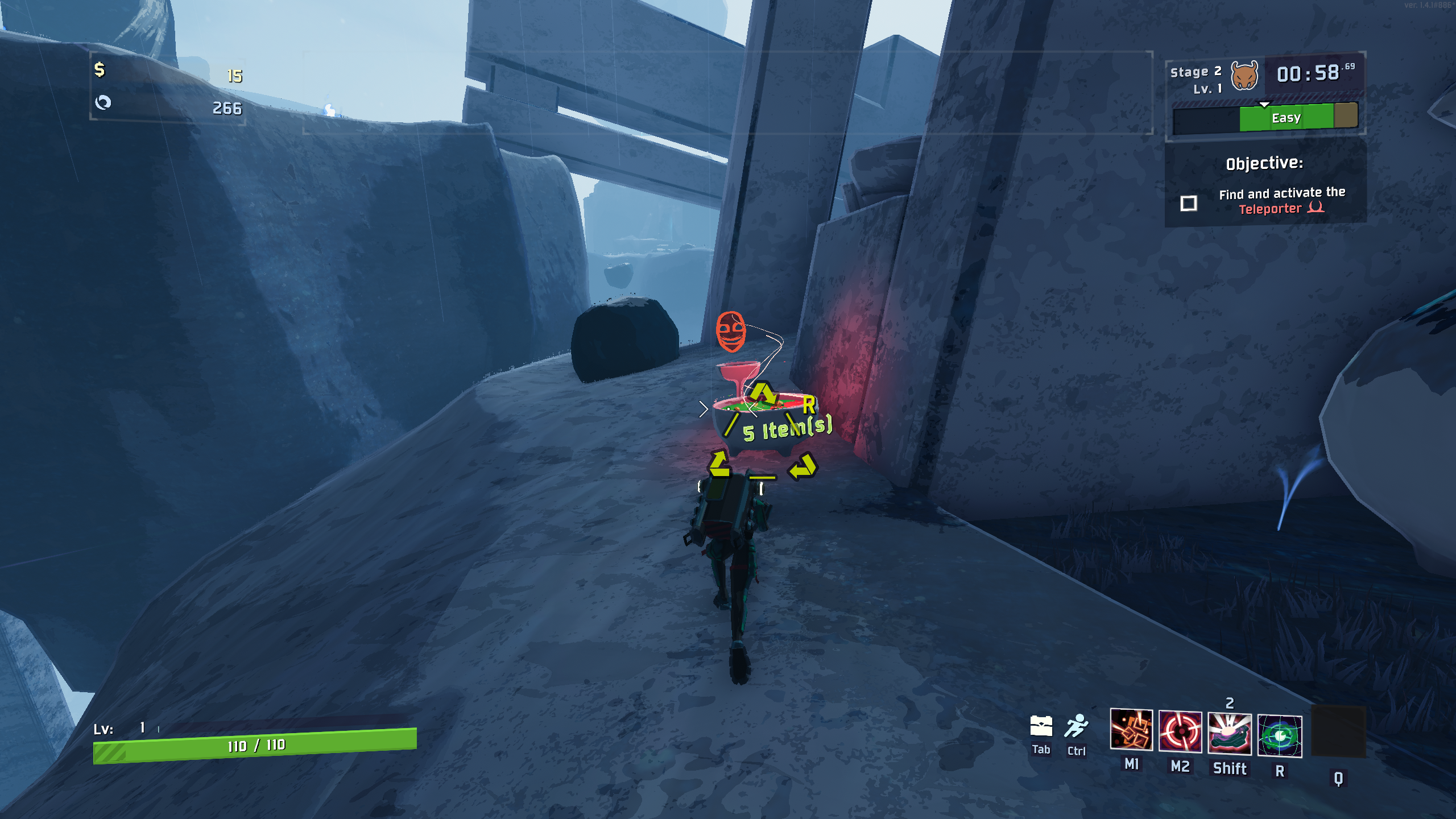Select the horned beast icon beside Stage 2
Image resolution: width=1456 pixels, height=819 pixels.
click(x=1244, y=77)
